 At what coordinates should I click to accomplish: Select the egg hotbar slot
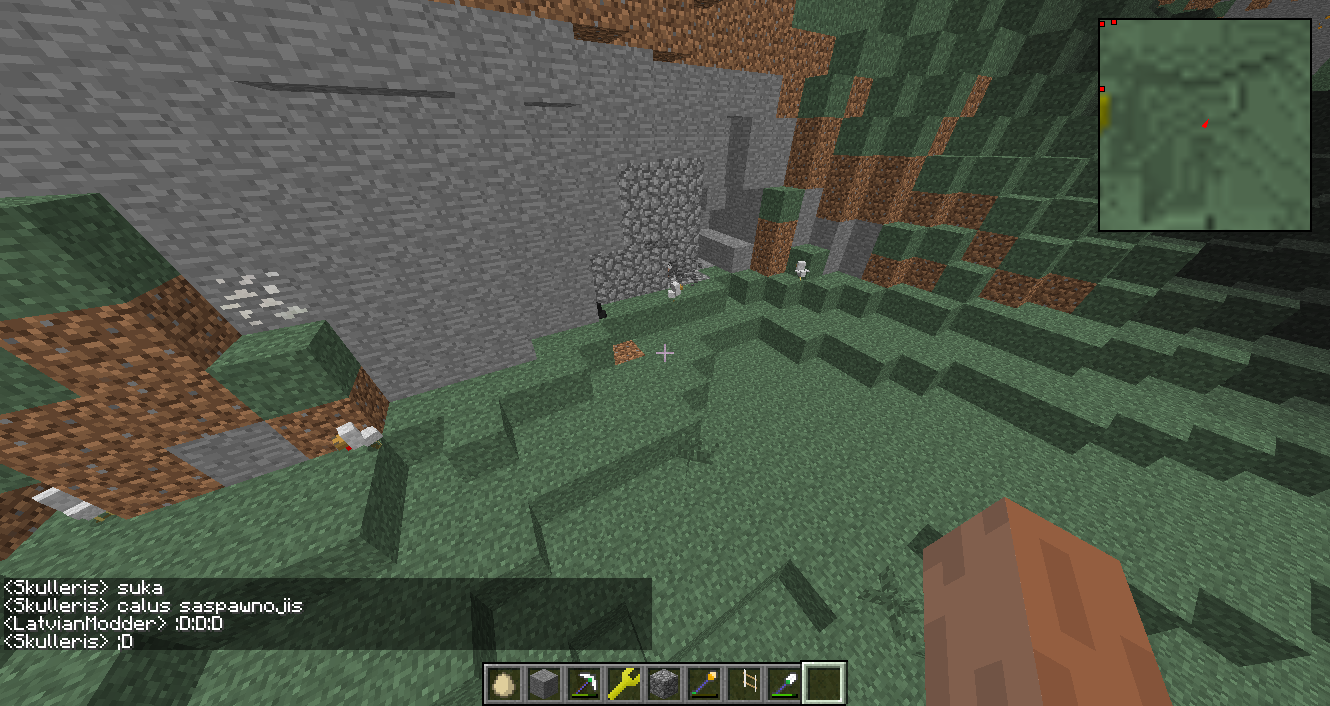point(503,684)
